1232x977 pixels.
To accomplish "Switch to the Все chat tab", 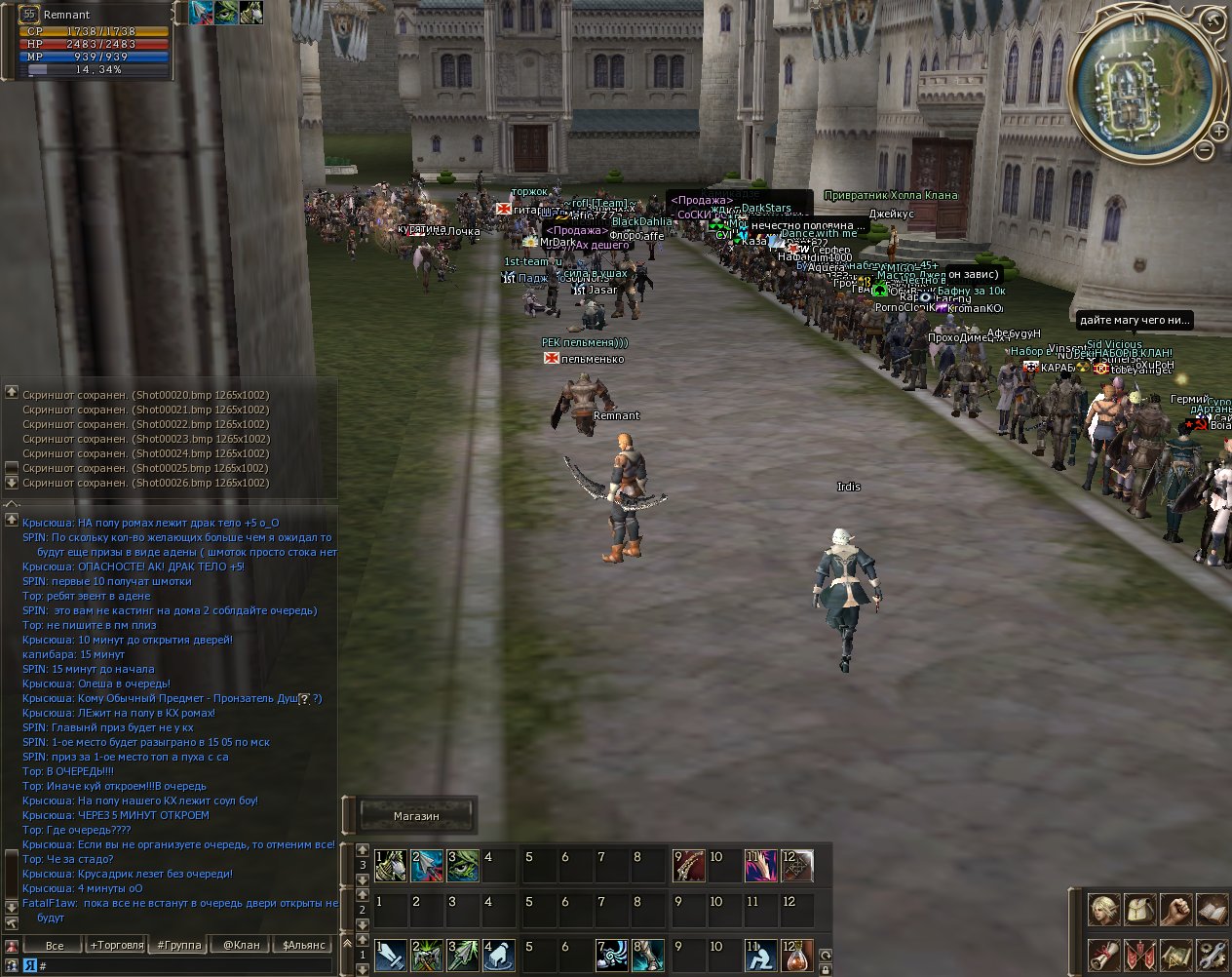I will 55,945.
